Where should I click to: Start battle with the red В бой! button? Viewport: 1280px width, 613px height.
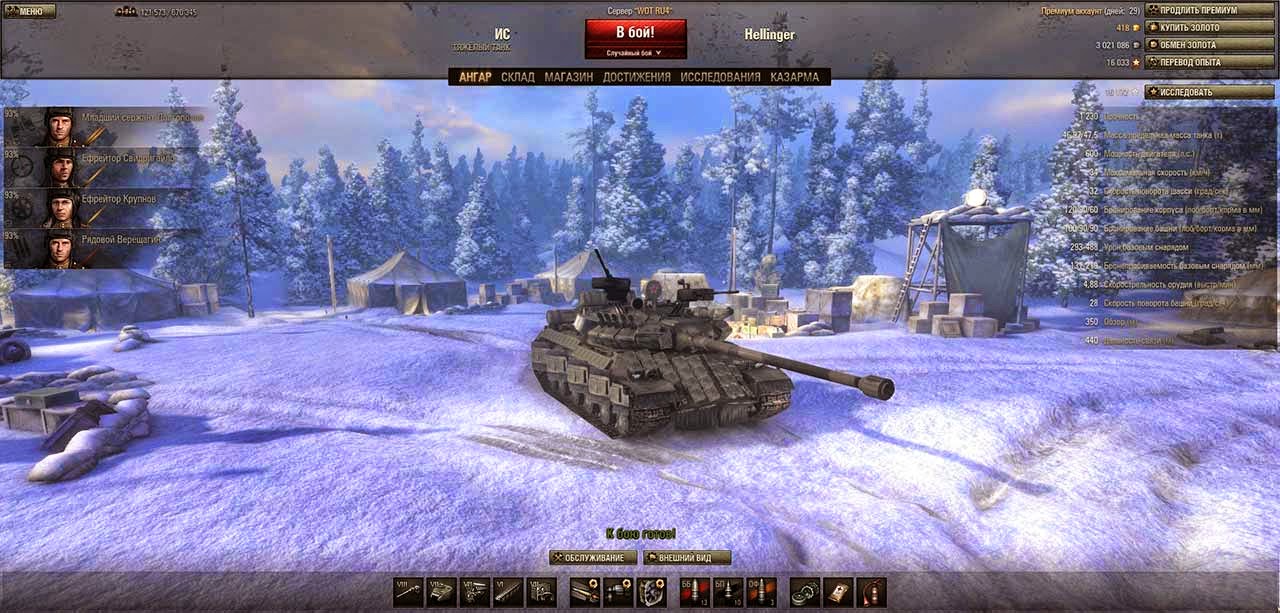click(x=635, y=32)
